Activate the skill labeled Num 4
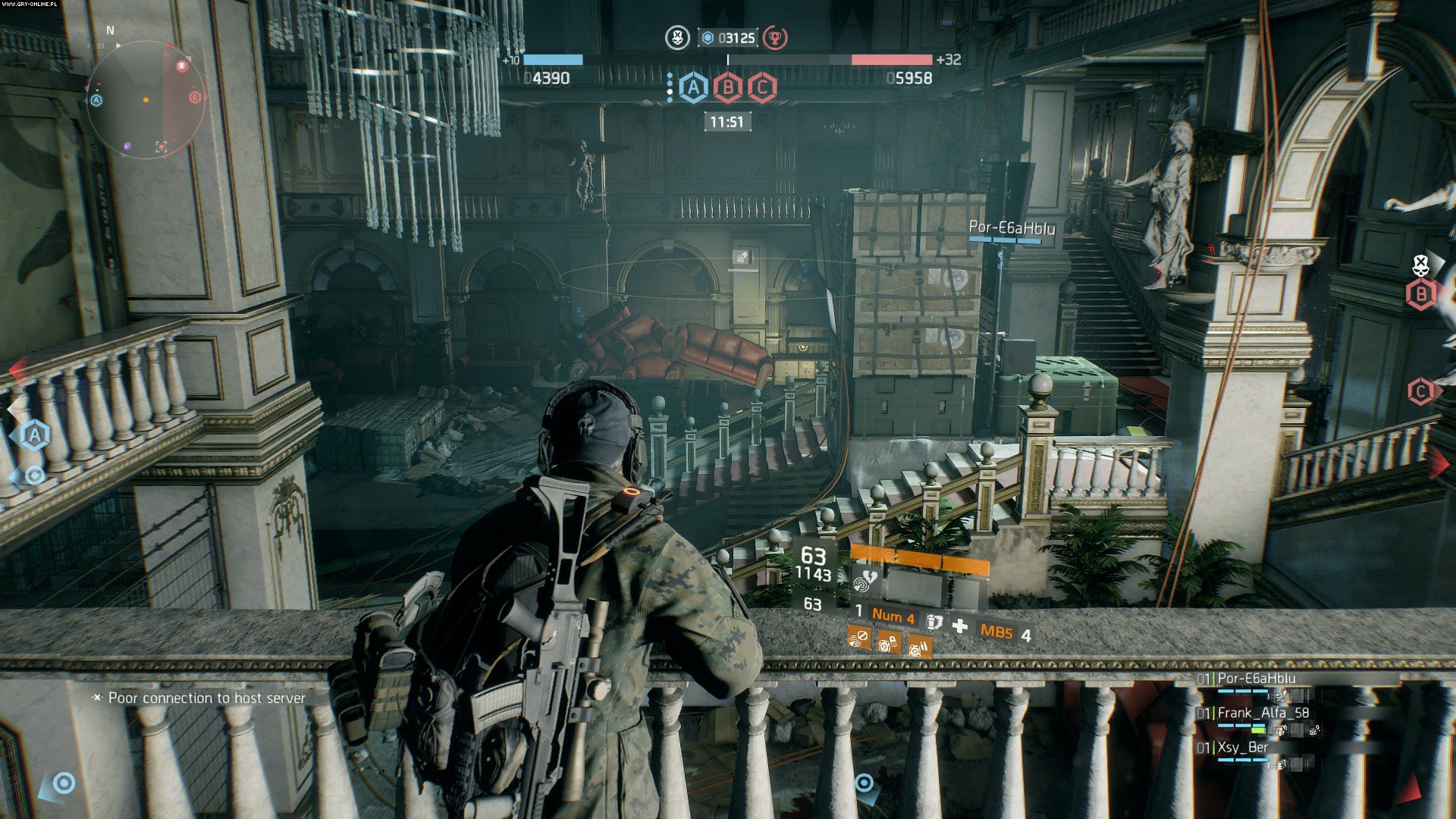Screen dimensions: 1456x819 [893, 616]
